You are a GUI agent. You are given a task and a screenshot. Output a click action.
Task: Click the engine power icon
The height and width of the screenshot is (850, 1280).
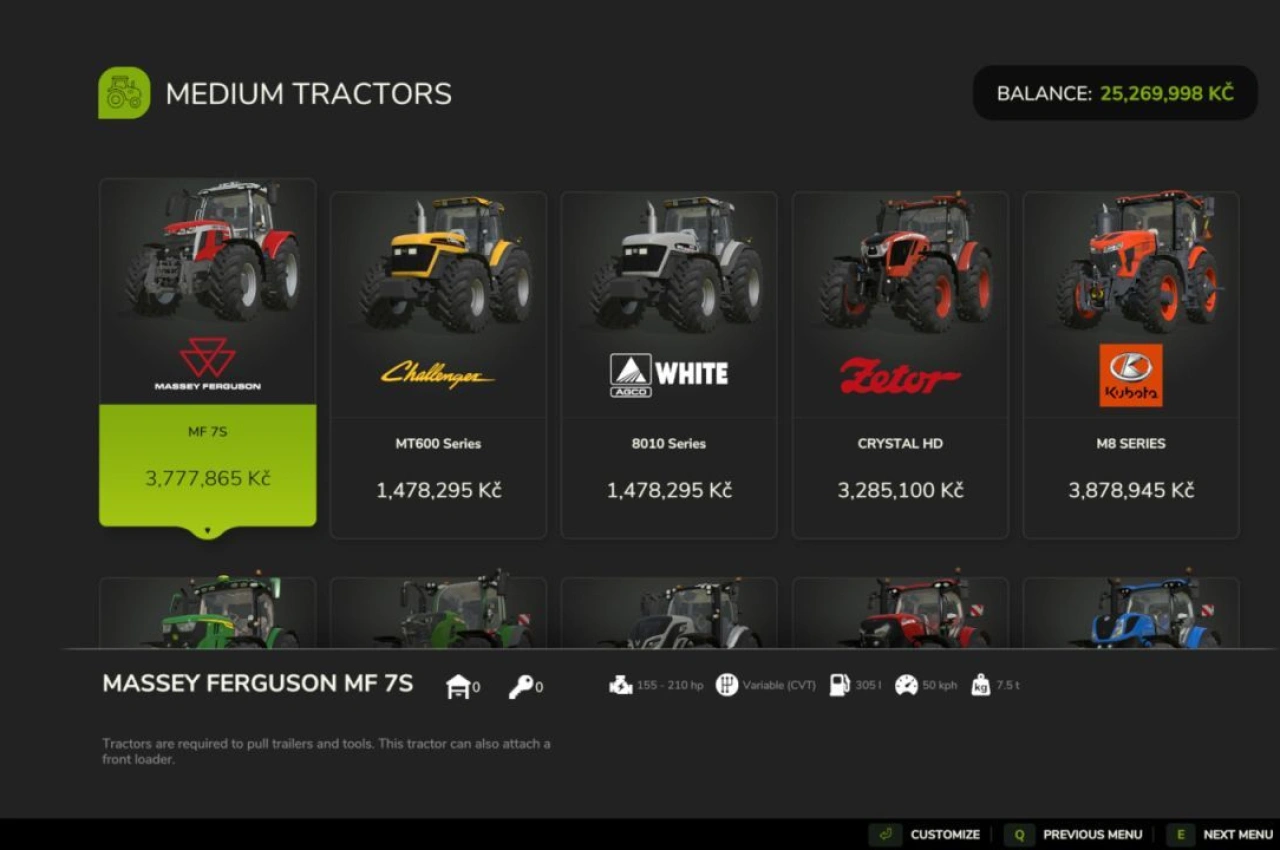point(619,685)
